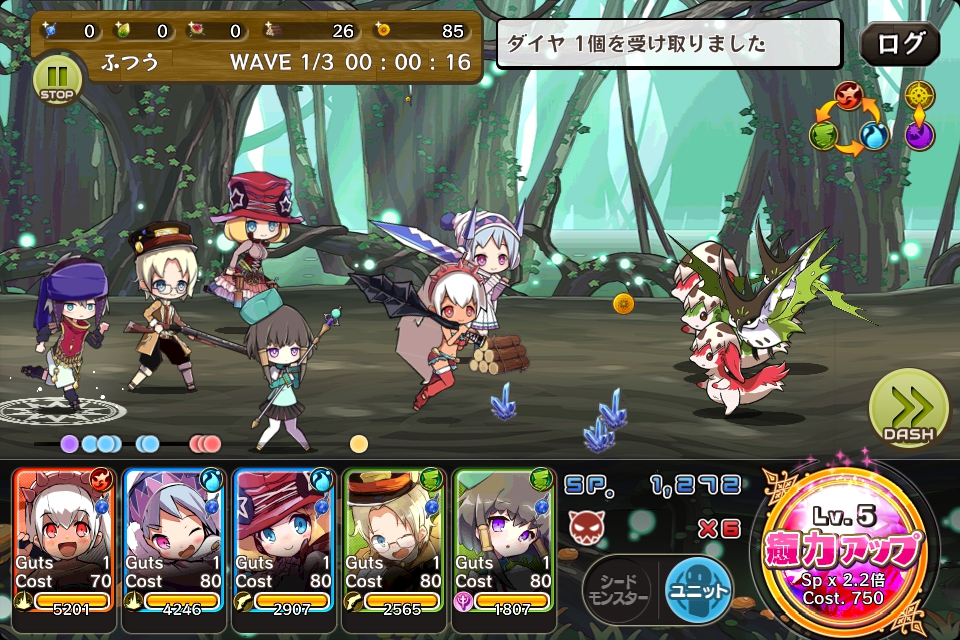Open the ログ battle log
The image size is (960, 640).
point(900,44)
